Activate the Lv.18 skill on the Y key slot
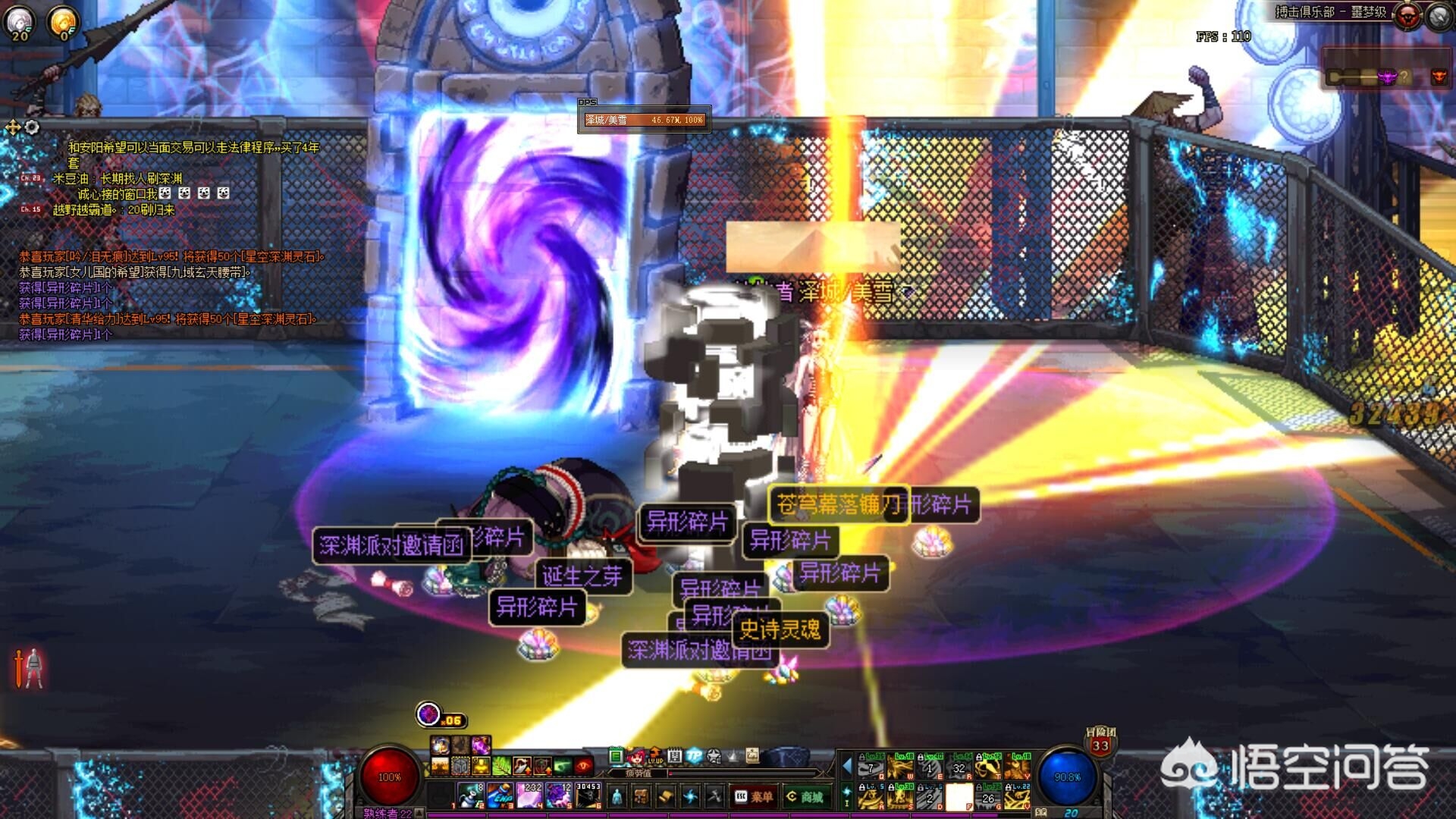Screen dimensions: 1456x819 (x=1018, y=767)
